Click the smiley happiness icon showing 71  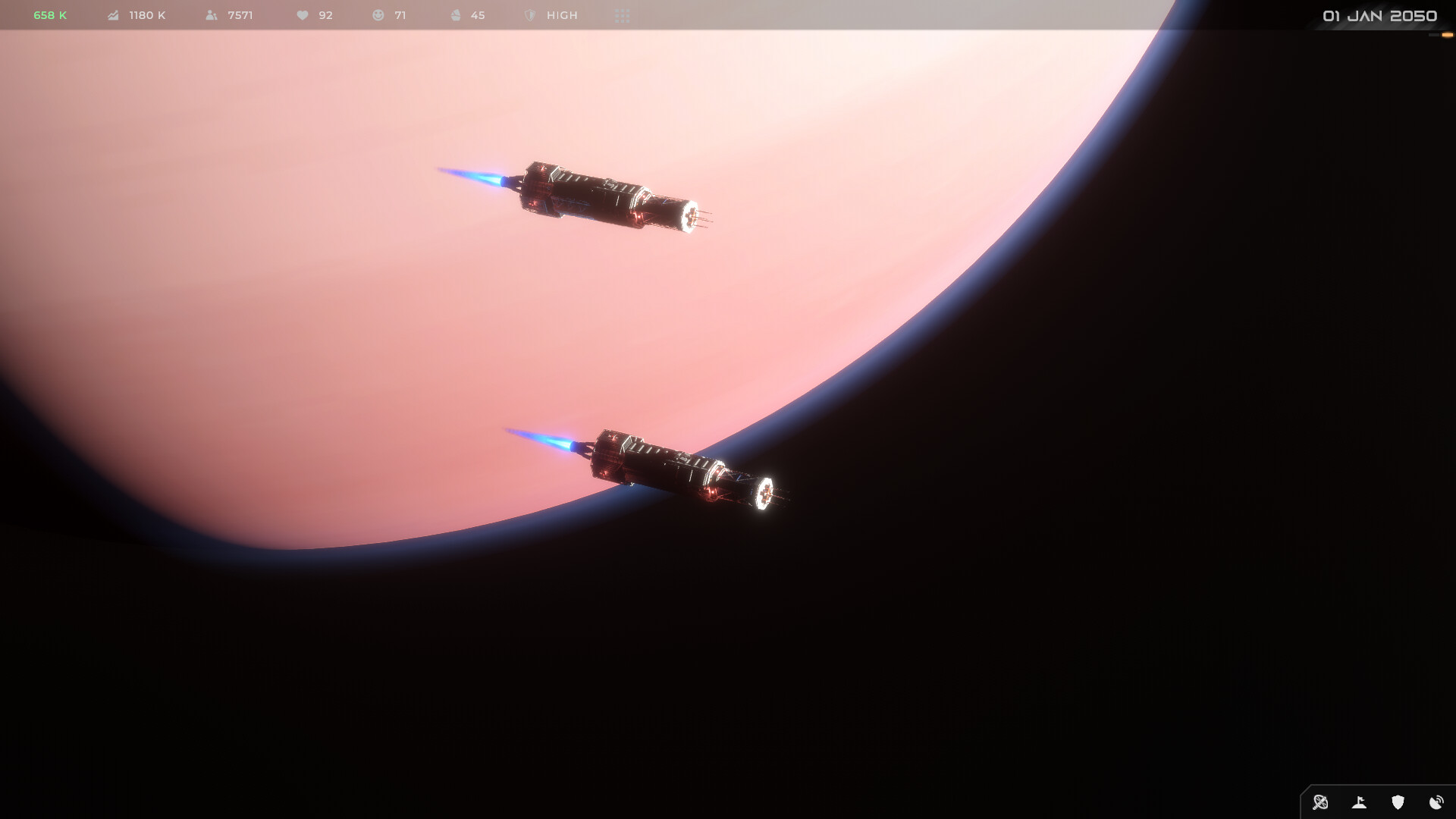point(377,15)
